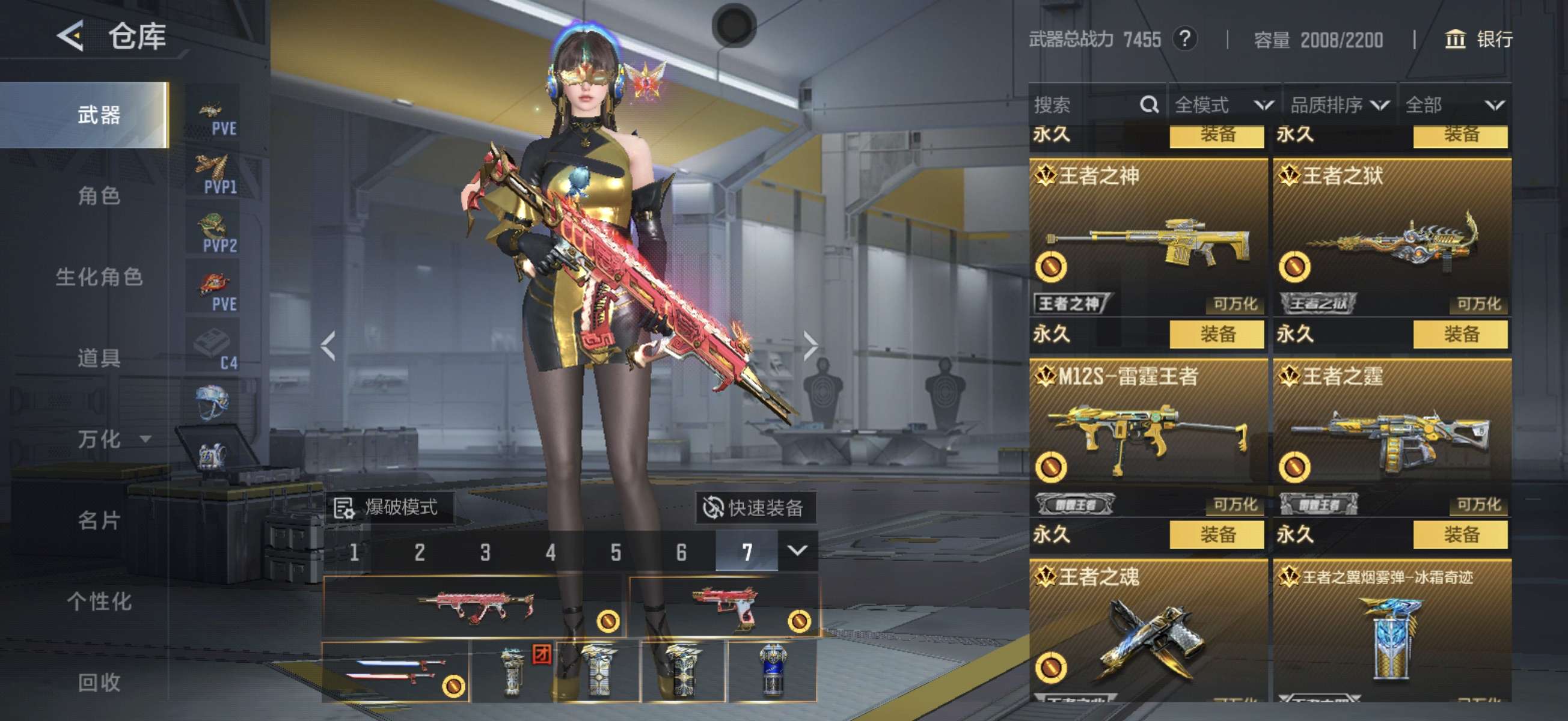Image resolution: width=1568 pixels, height=721 pixels.
Task: Select the M12S-雷霆王者 weapon card
Action: (x=1147, y=435)
